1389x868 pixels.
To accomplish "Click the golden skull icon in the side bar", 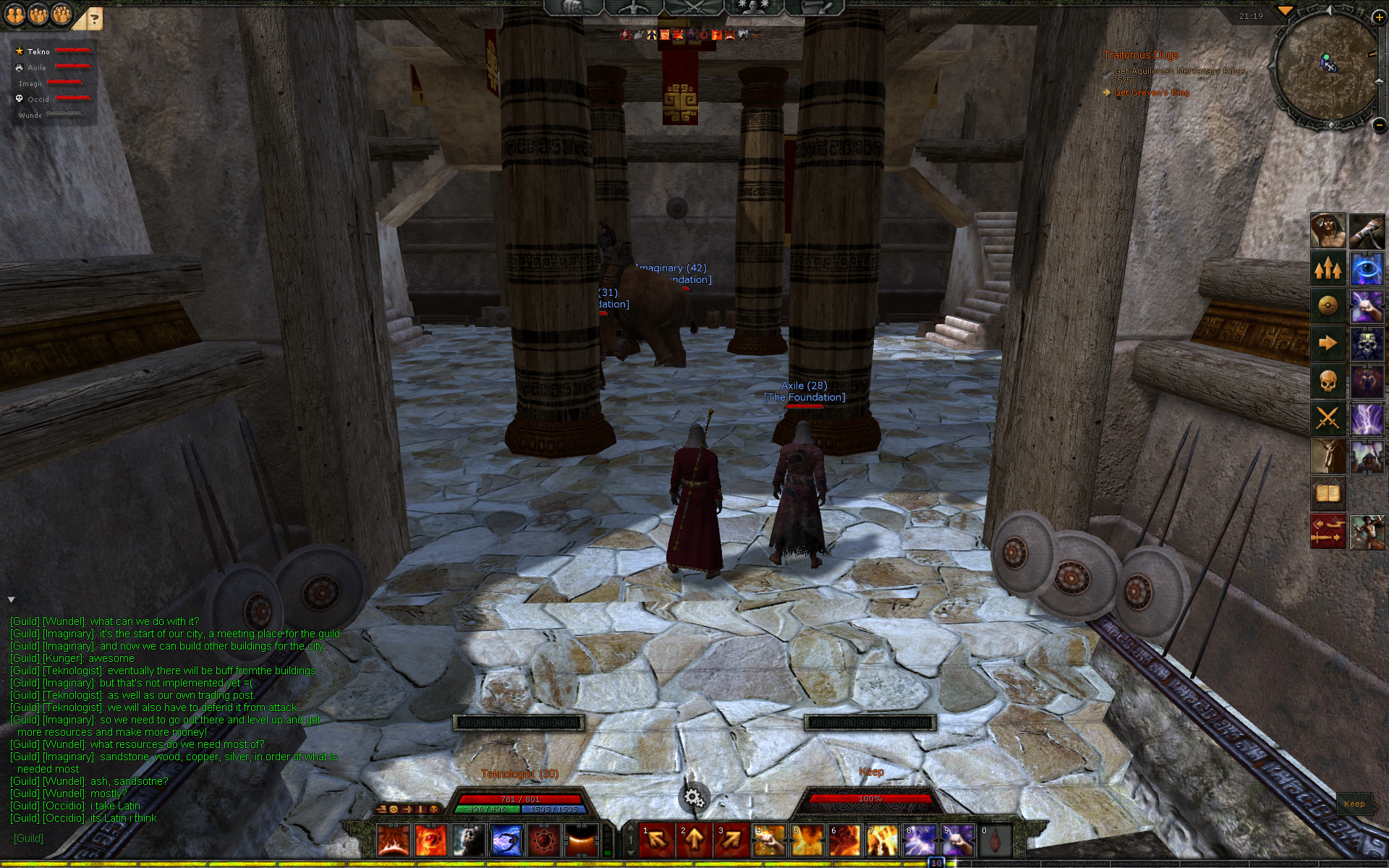I will 1328,381.
